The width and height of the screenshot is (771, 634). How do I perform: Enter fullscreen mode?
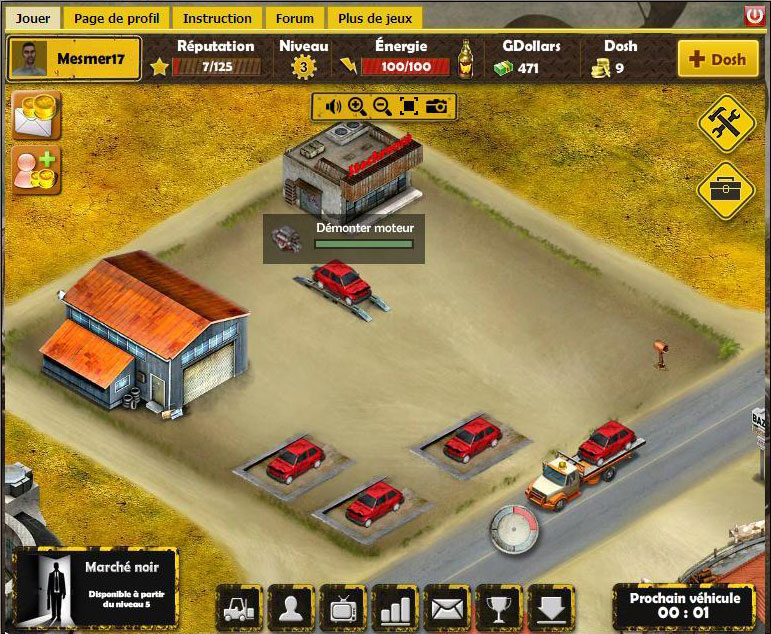click(408, 106)
